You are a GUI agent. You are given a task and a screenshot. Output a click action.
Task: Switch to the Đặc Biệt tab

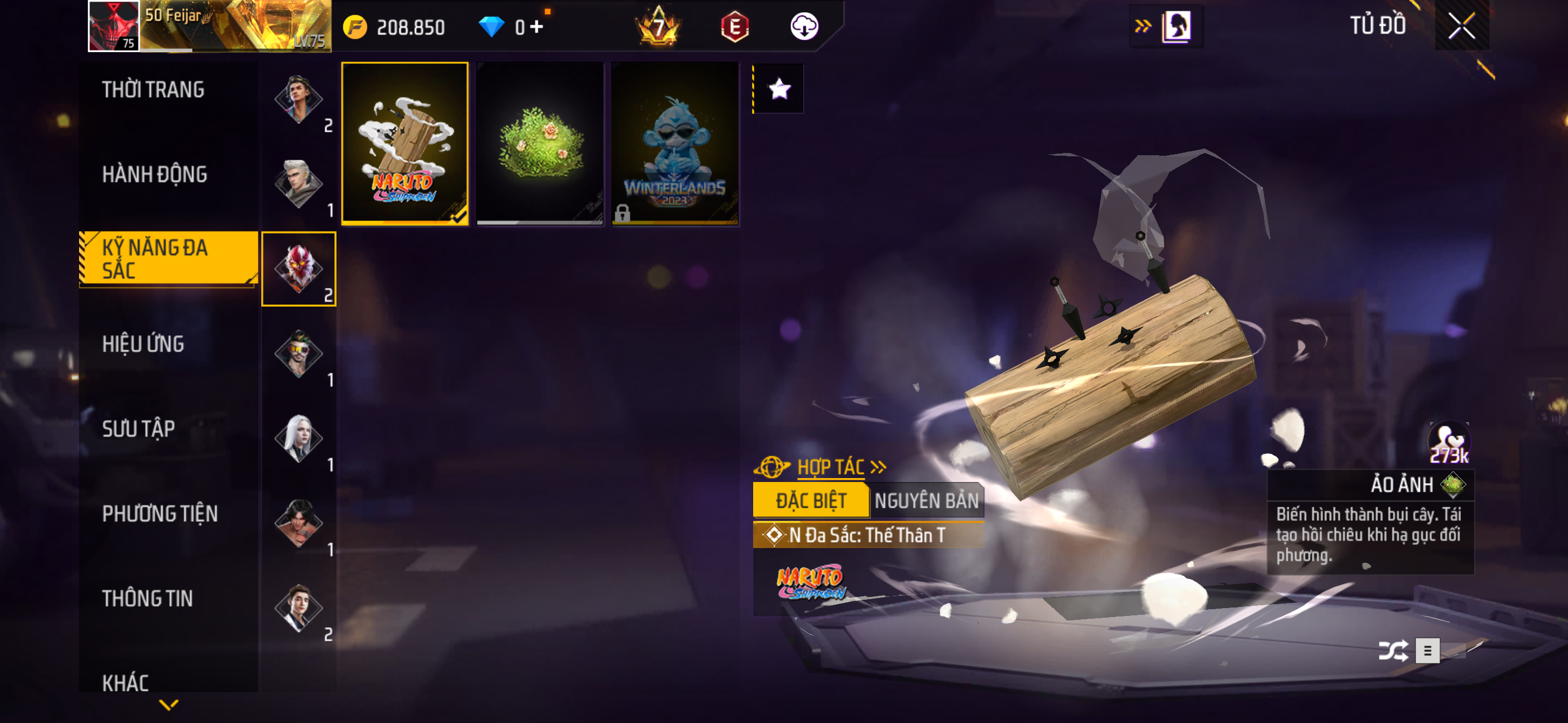pos(810,501)
